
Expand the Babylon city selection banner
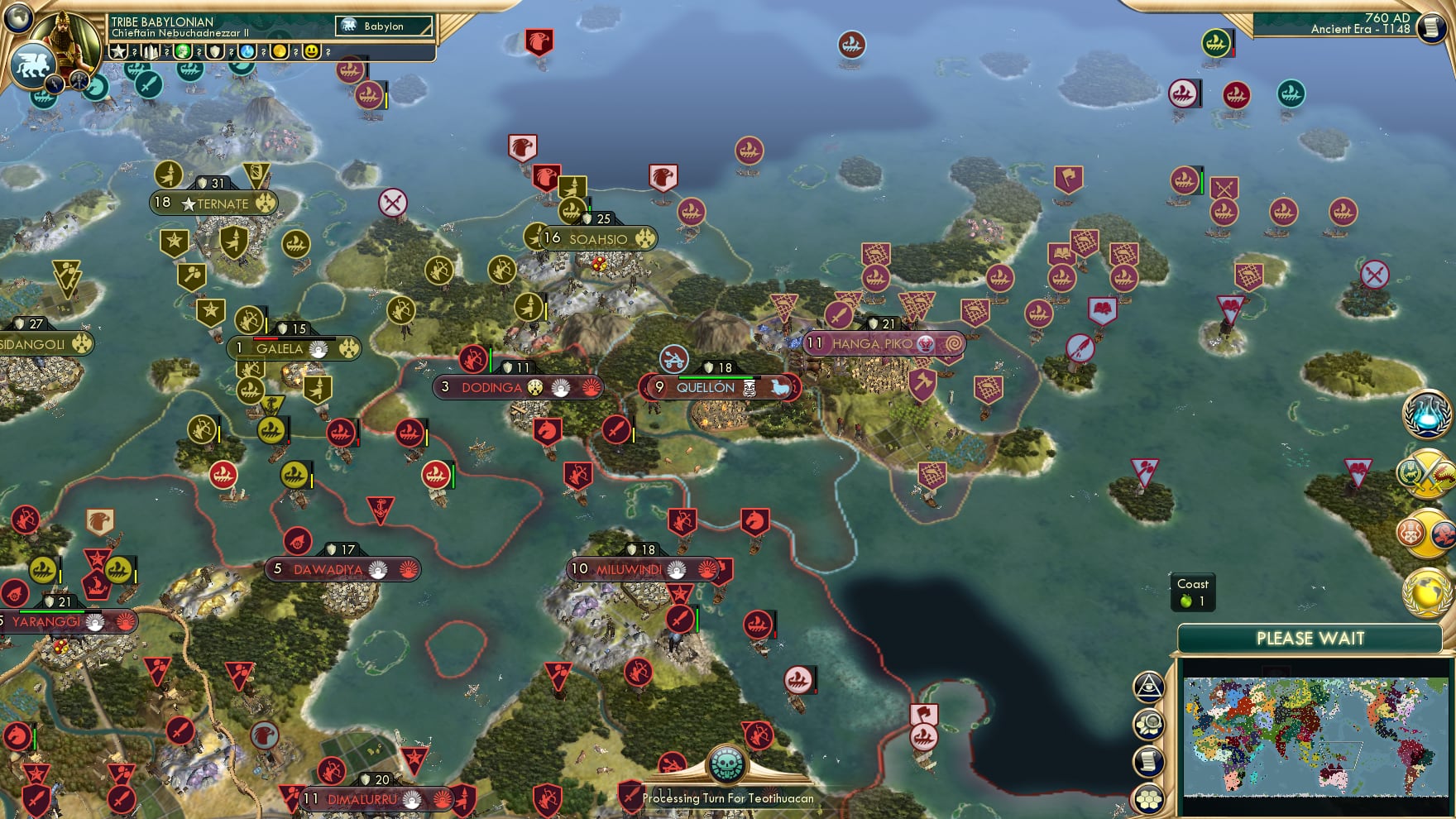point(383,26)
